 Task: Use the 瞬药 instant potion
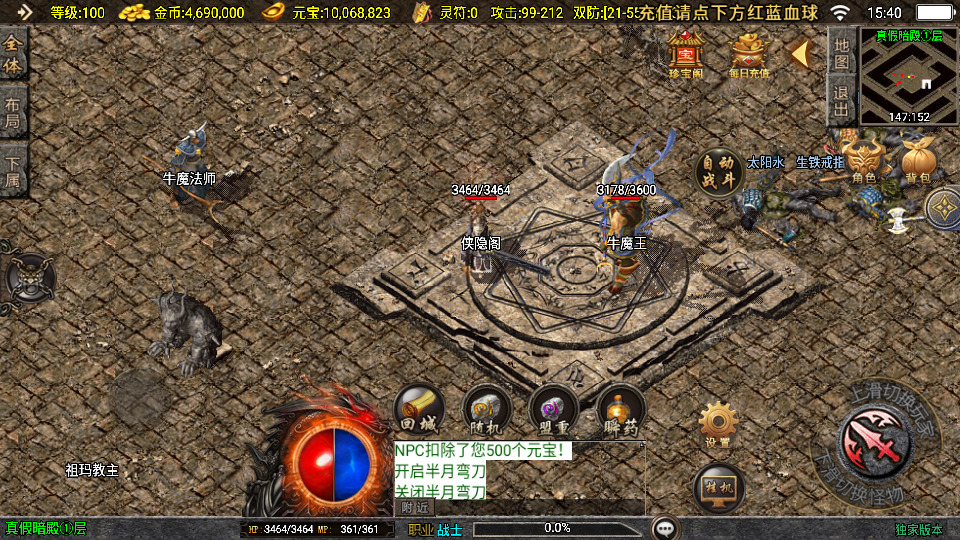pos(621,409)
